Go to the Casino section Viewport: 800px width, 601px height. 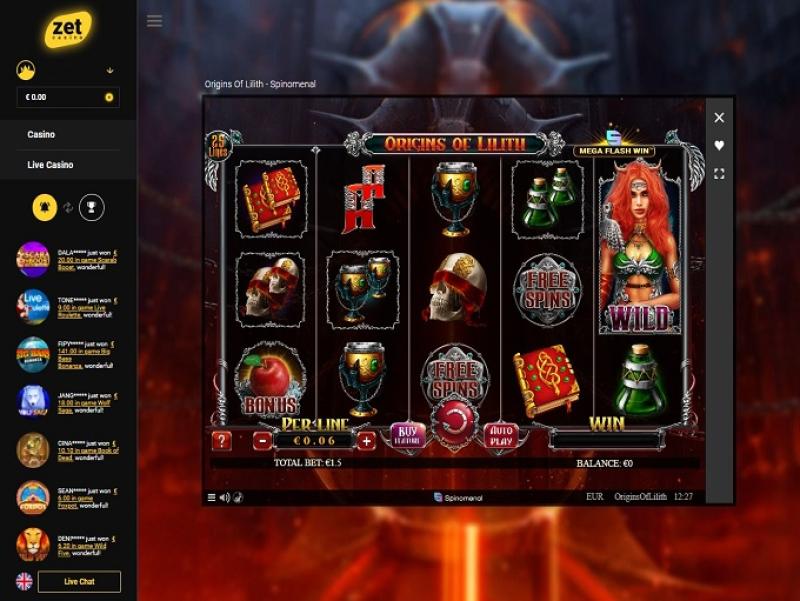point(42,135)
